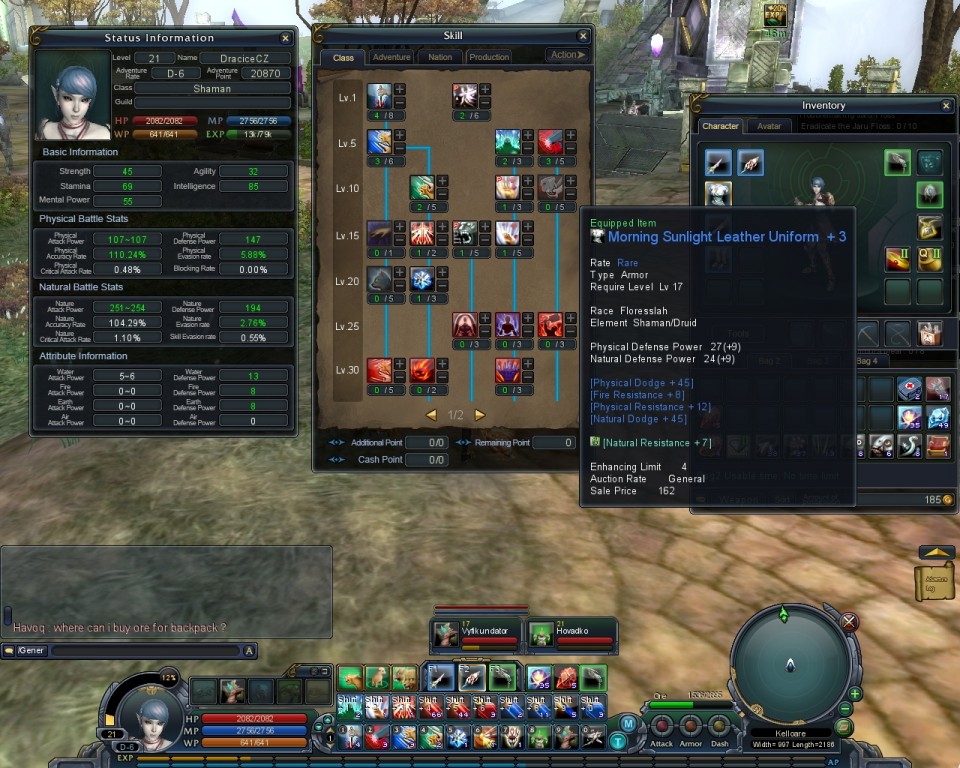Select the equipped Morning Sunlight Leather Uniform slot
The height and width of the screenshot is (768, 960).
718,193
